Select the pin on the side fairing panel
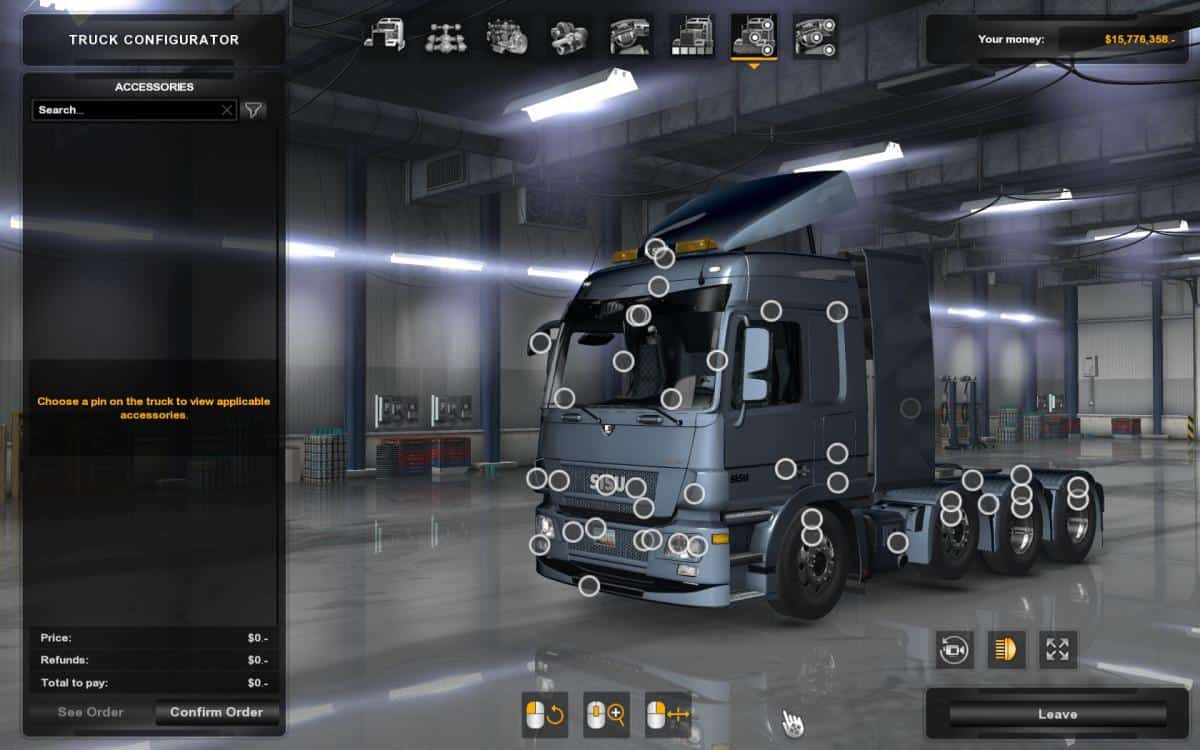 (910, 408)
